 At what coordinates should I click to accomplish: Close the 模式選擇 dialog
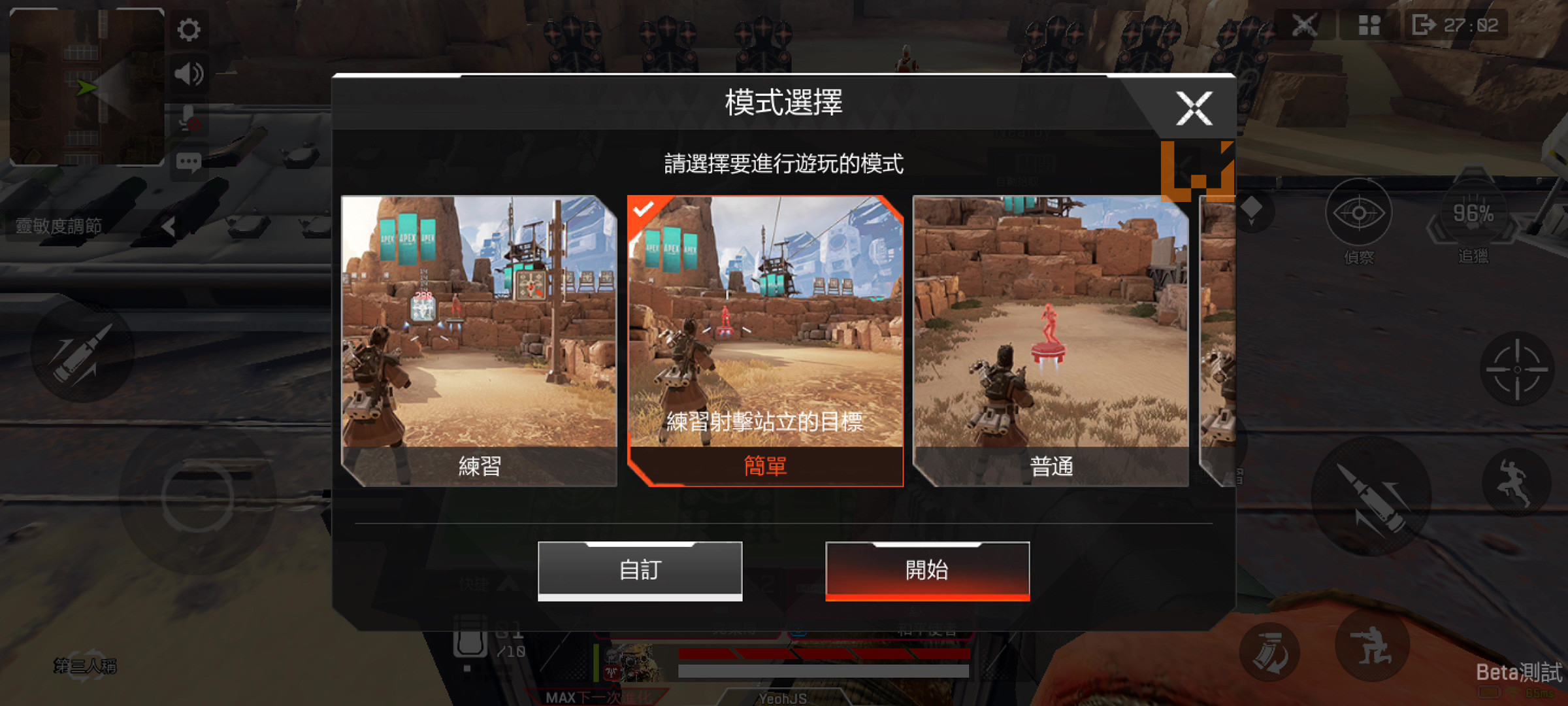pos(1195,109)
